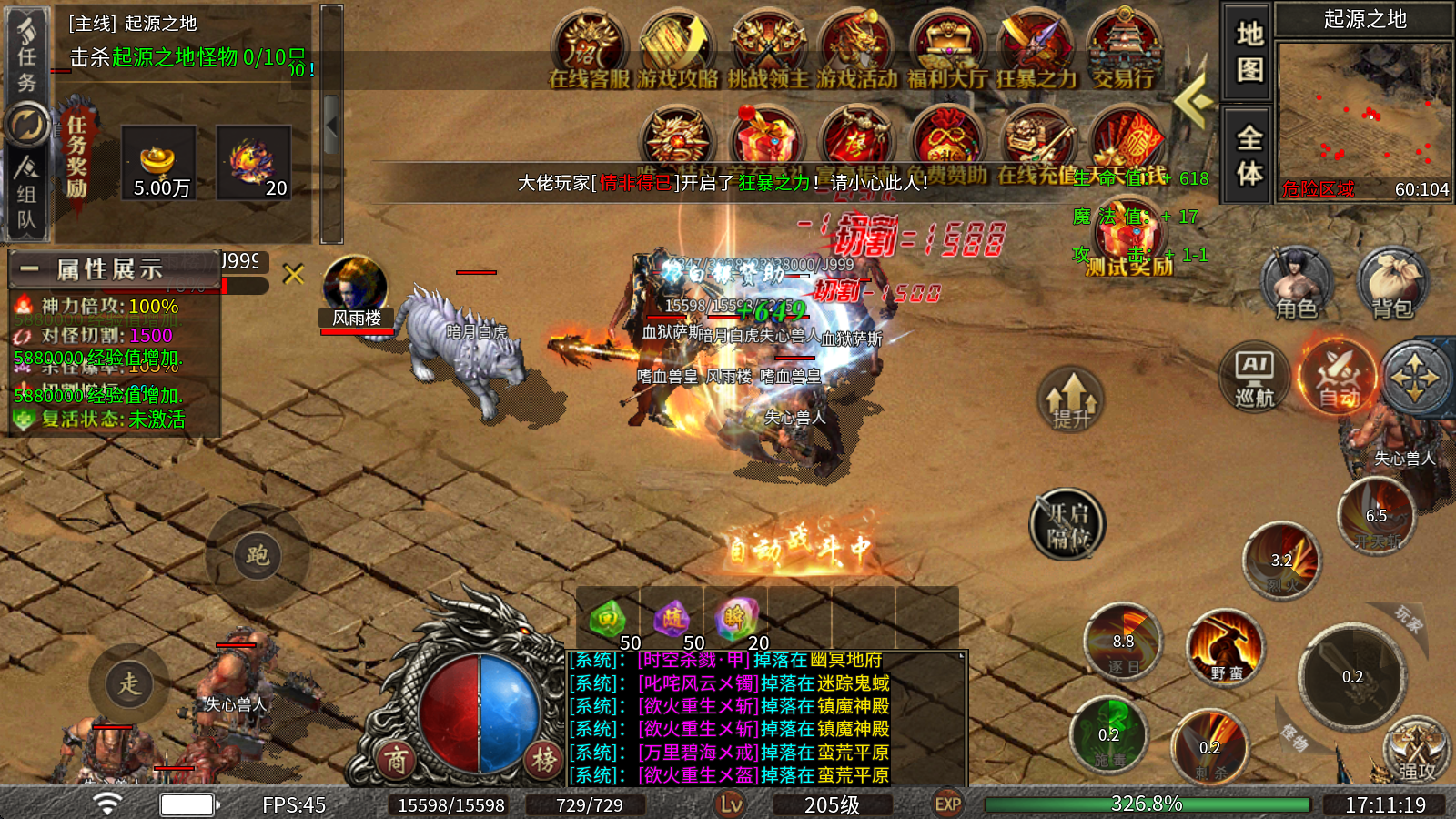Open the 榜 ranking button
The image size is (1456, 819).
point(544,760)
